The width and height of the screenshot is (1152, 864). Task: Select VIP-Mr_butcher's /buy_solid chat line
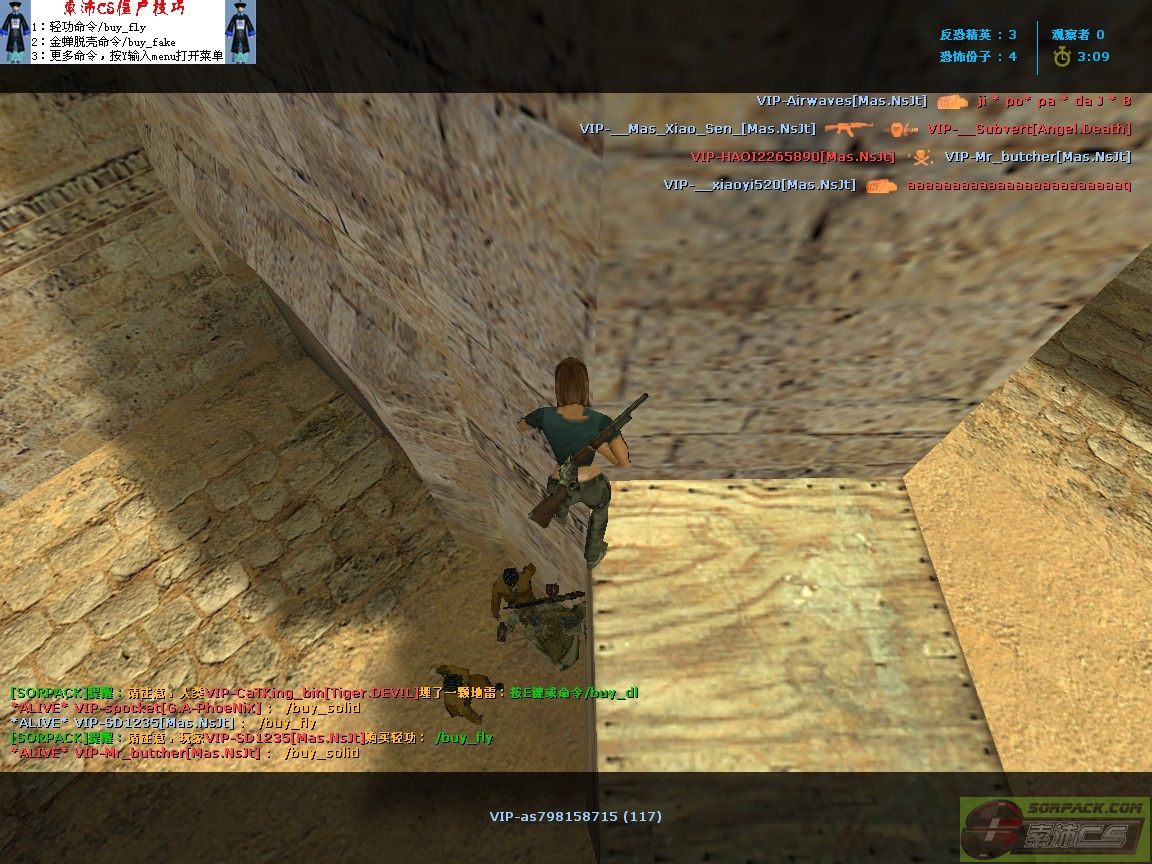(184, 752)
